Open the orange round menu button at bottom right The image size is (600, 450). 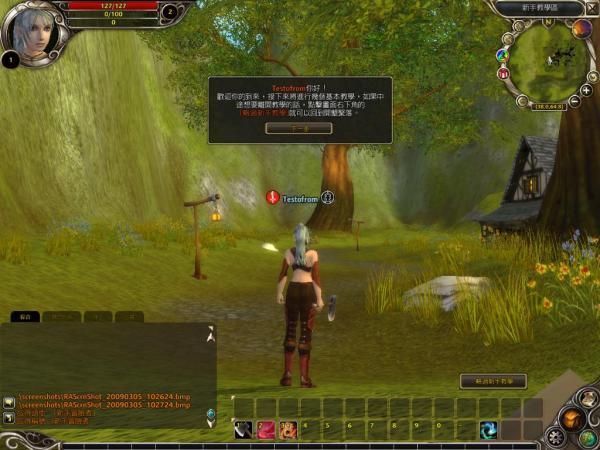pos(573,418)
